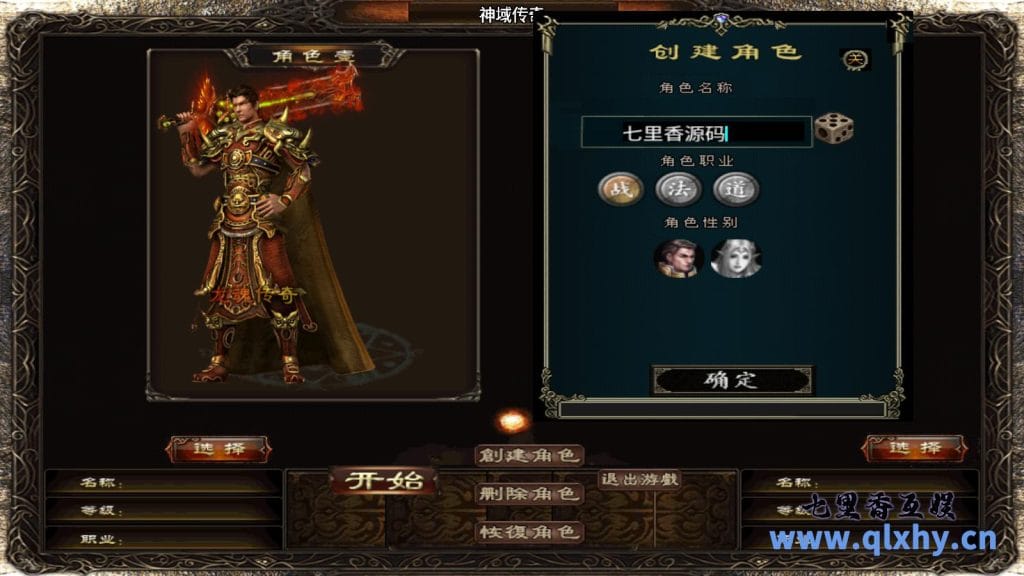The width and height of the screenshot is (1024, 576).
Task: Click 选择 button beneath the warrior character
Action: click(218, 449)
